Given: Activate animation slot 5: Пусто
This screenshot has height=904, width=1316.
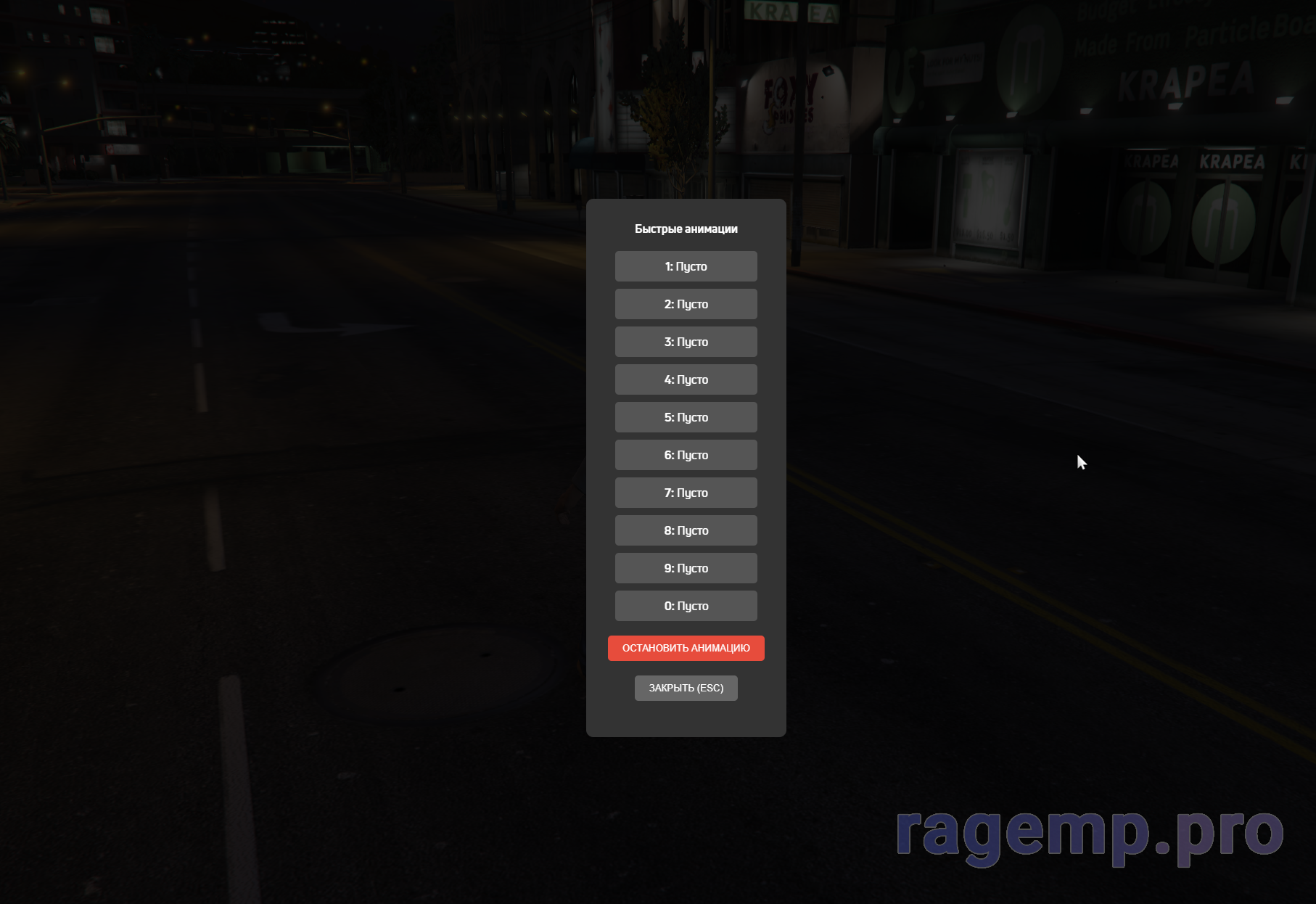Looking at the screenshot, I should pos(686,417).
